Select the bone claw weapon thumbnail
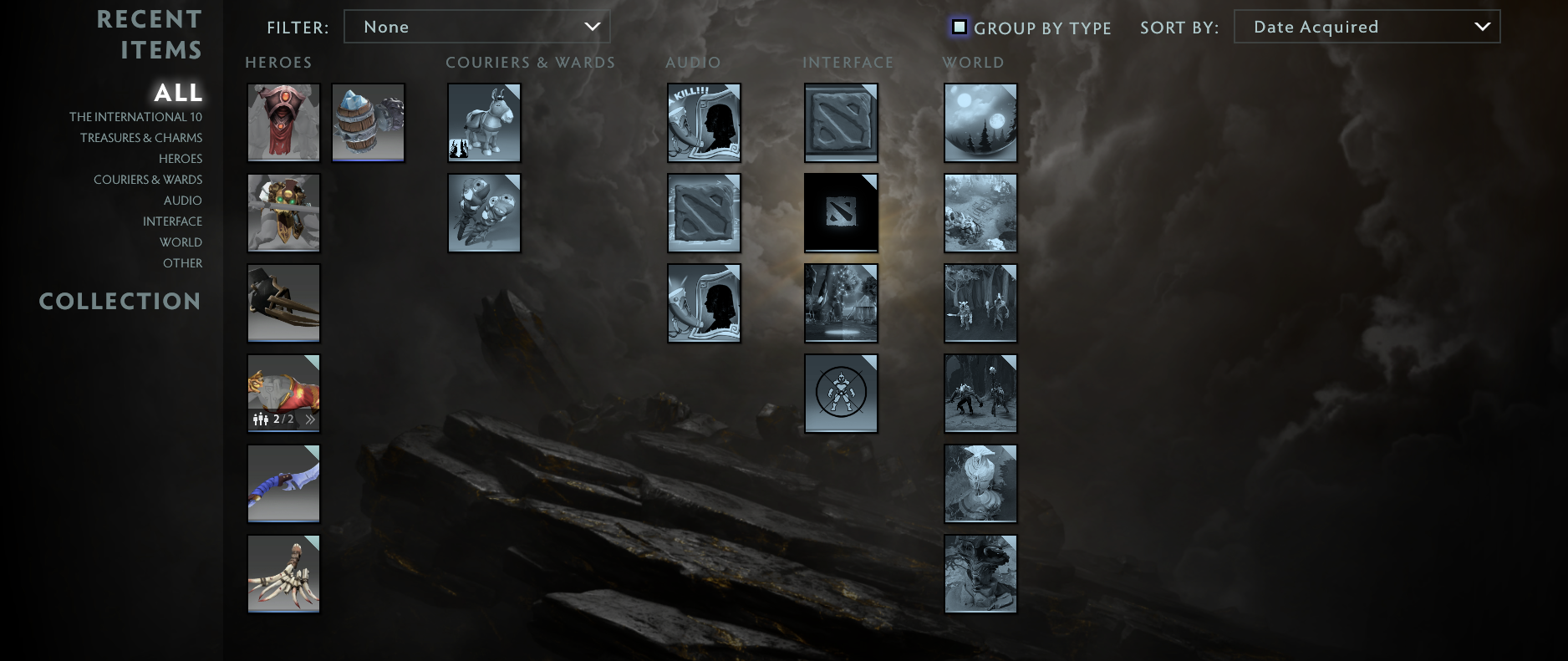1568x661 pixels. (283, 573)
